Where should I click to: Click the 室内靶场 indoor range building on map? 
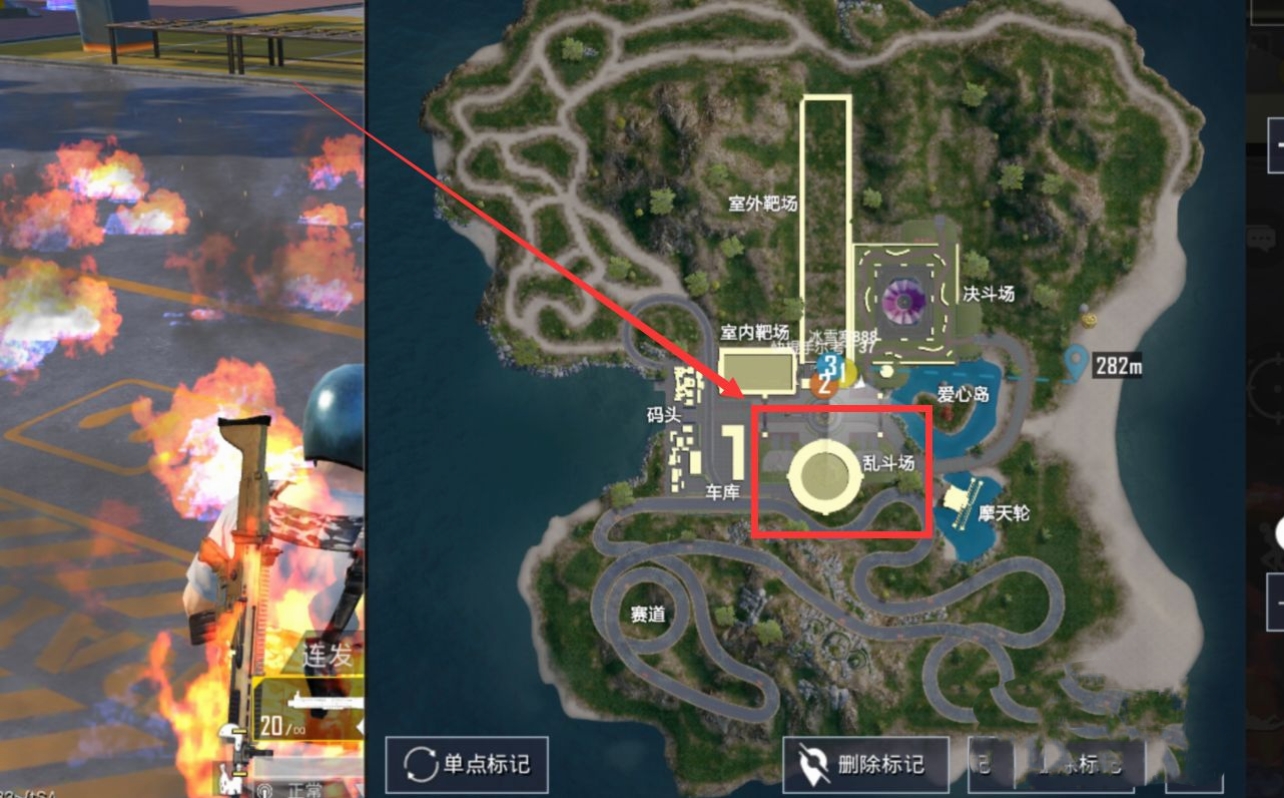(758, 370)
